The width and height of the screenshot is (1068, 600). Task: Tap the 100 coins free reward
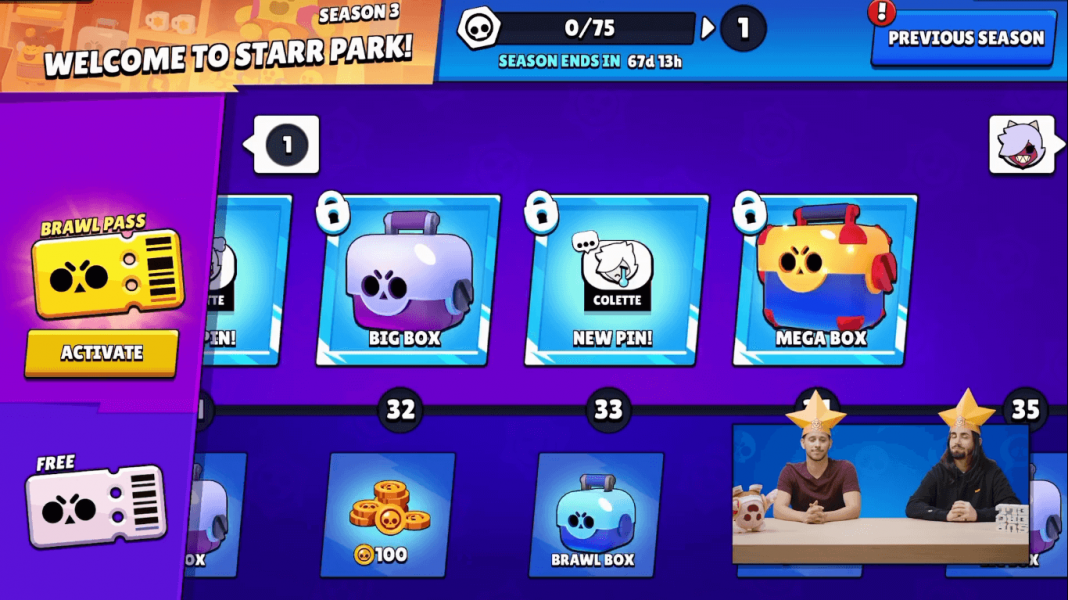click(x=391, y=514)
